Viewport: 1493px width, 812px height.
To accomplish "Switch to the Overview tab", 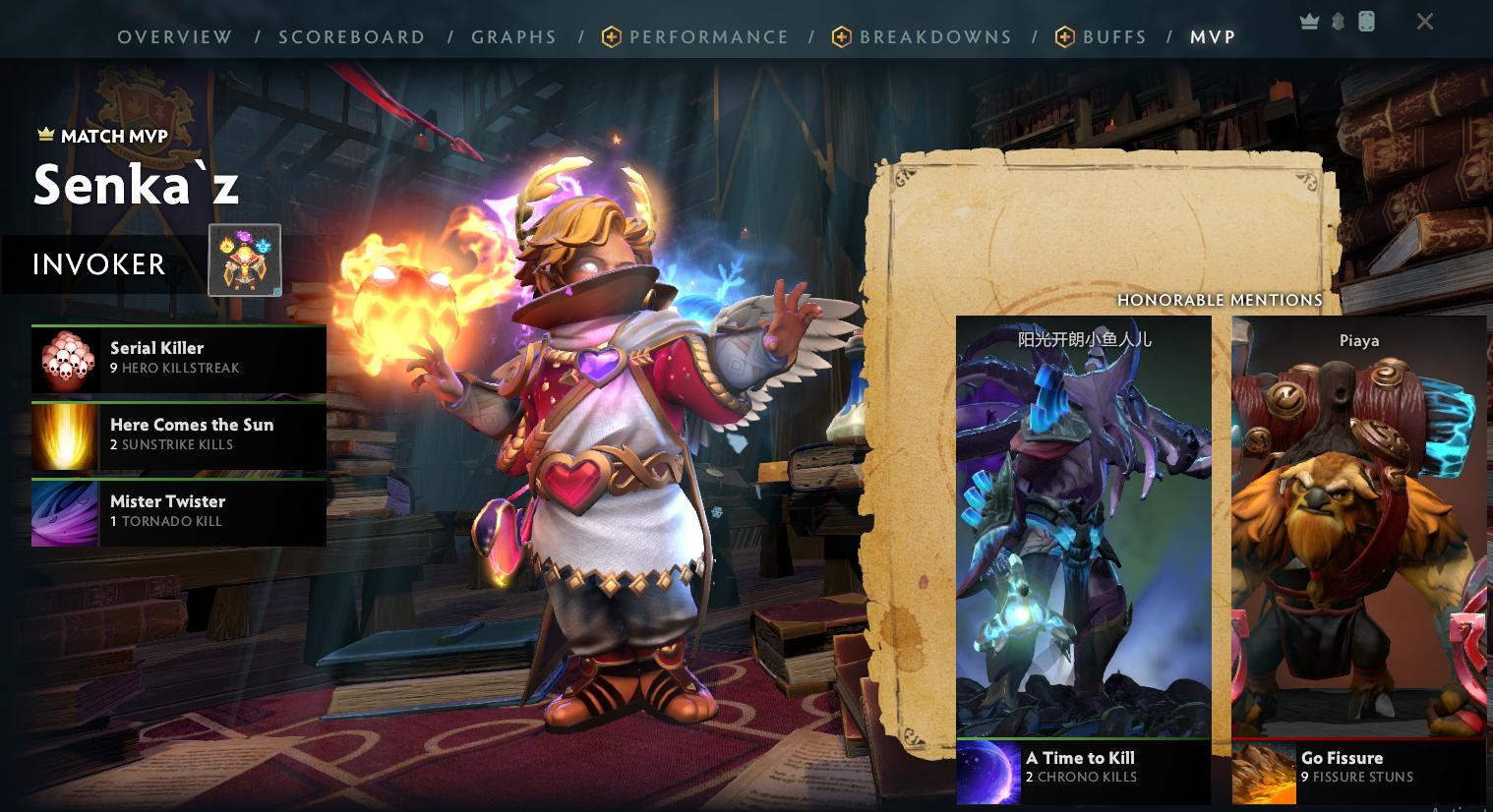I will pyautogui.click(x=175, y=37).
